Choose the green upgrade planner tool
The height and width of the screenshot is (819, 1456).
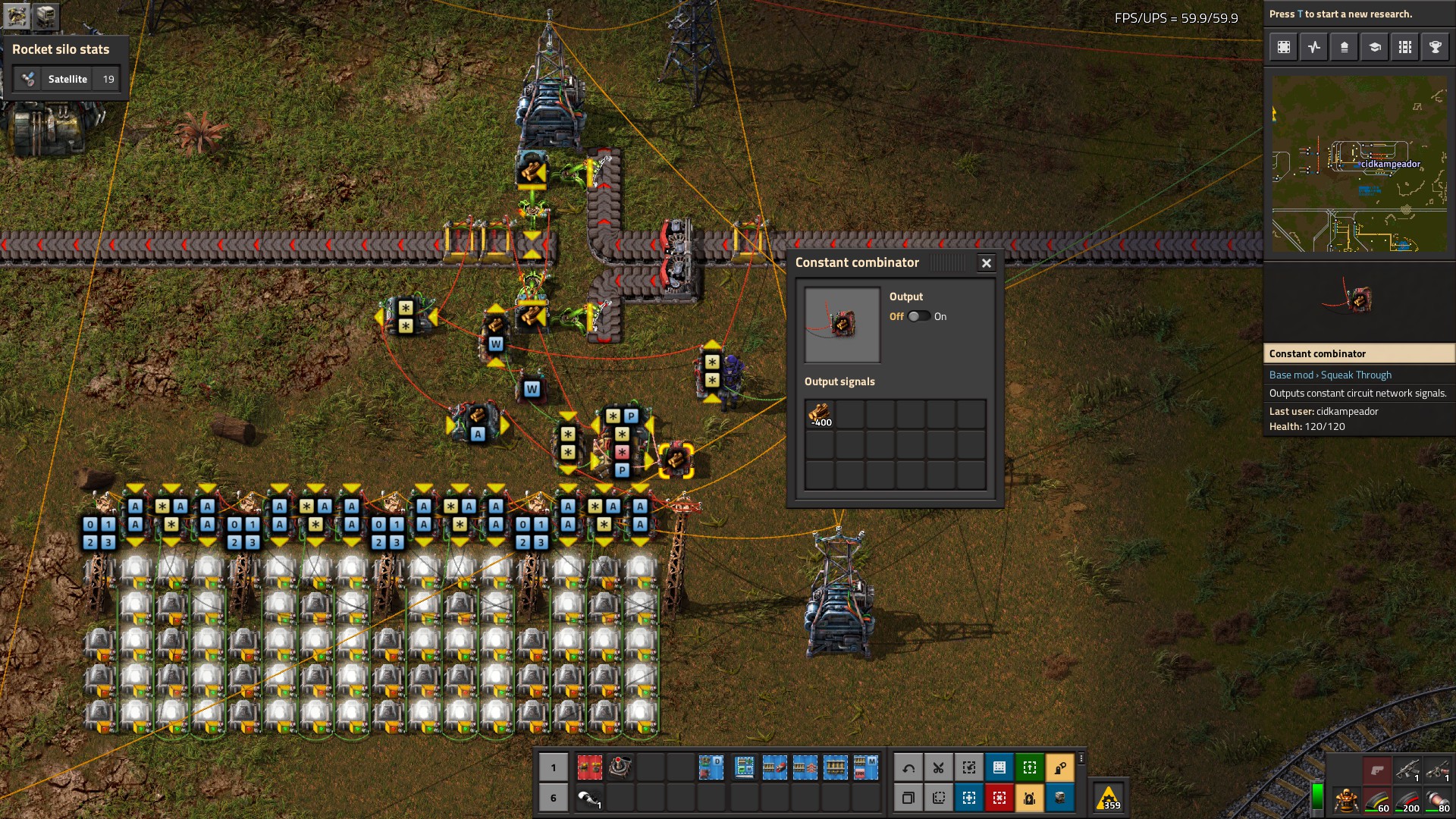click(x=1030, y=767)
